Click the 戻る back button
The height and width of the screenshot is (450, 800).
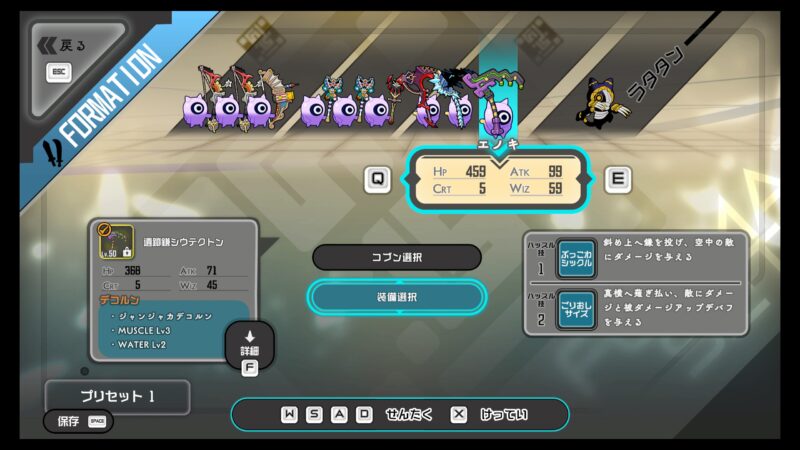(x=66, y=45)
